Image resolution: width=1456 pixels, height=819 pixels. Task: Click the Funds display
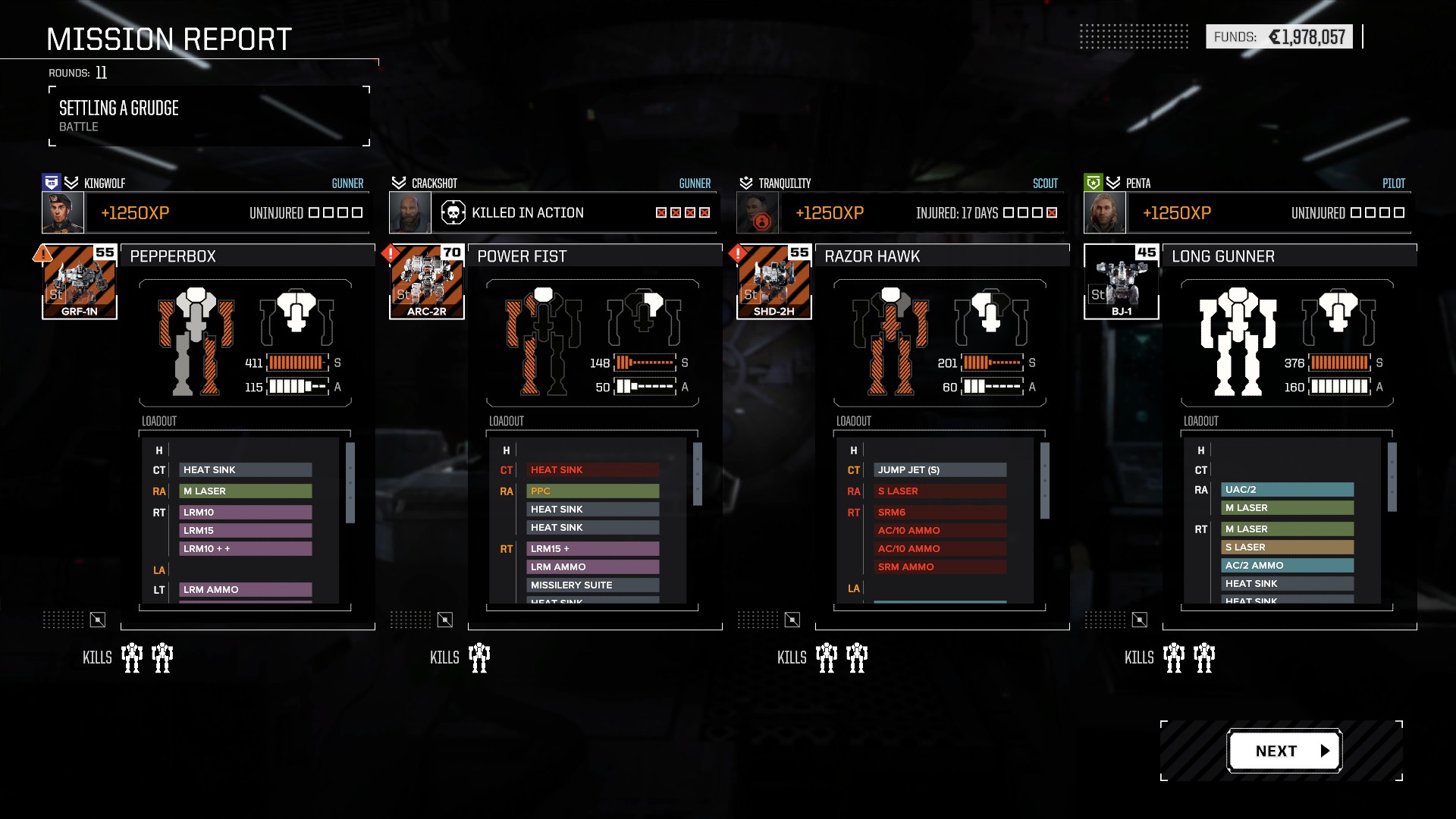[1279, 36]
